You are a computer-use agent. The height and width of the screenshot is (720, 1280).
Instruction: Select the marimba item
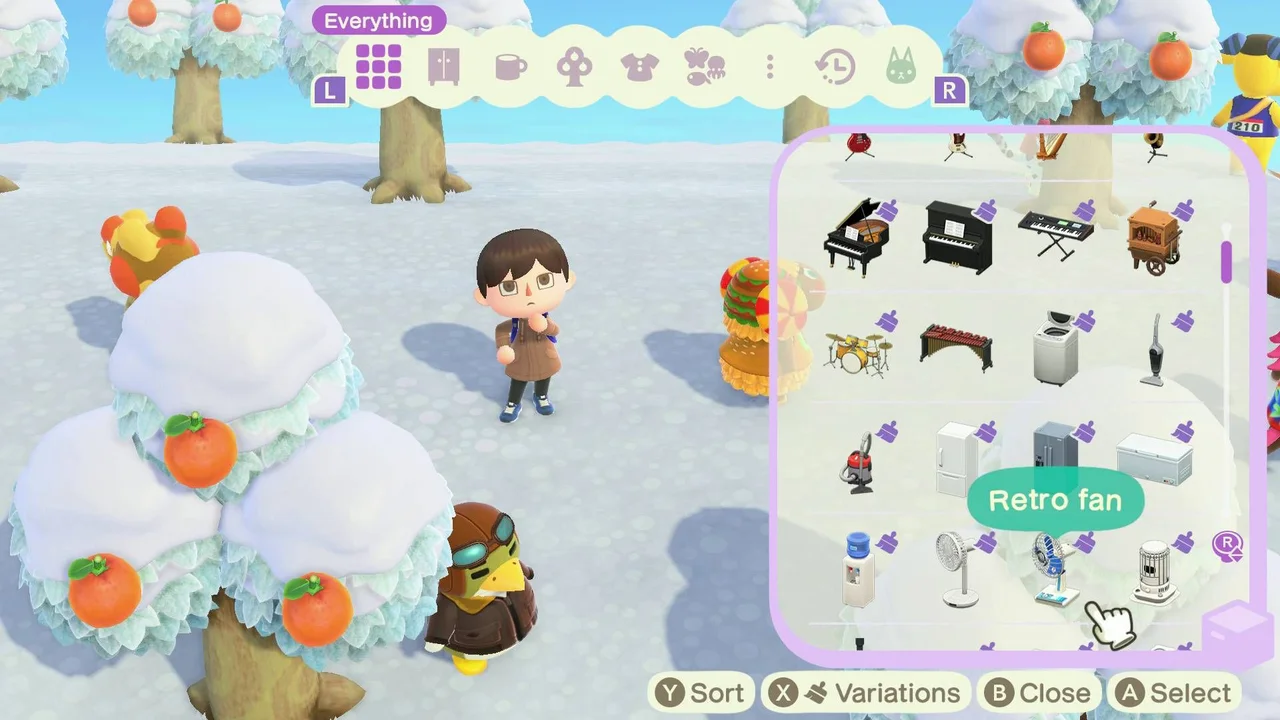(x=955, y=350)
